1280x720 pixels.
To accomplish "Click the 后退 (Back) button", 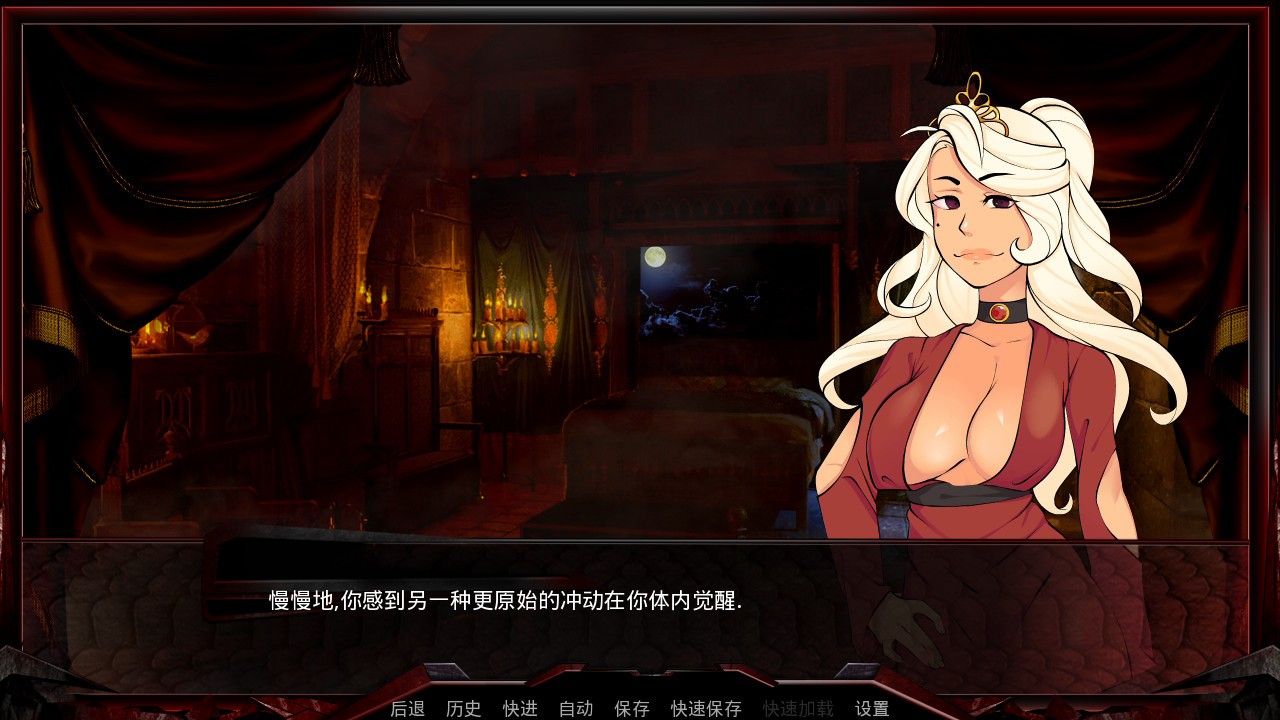I will tap(407, 708).
